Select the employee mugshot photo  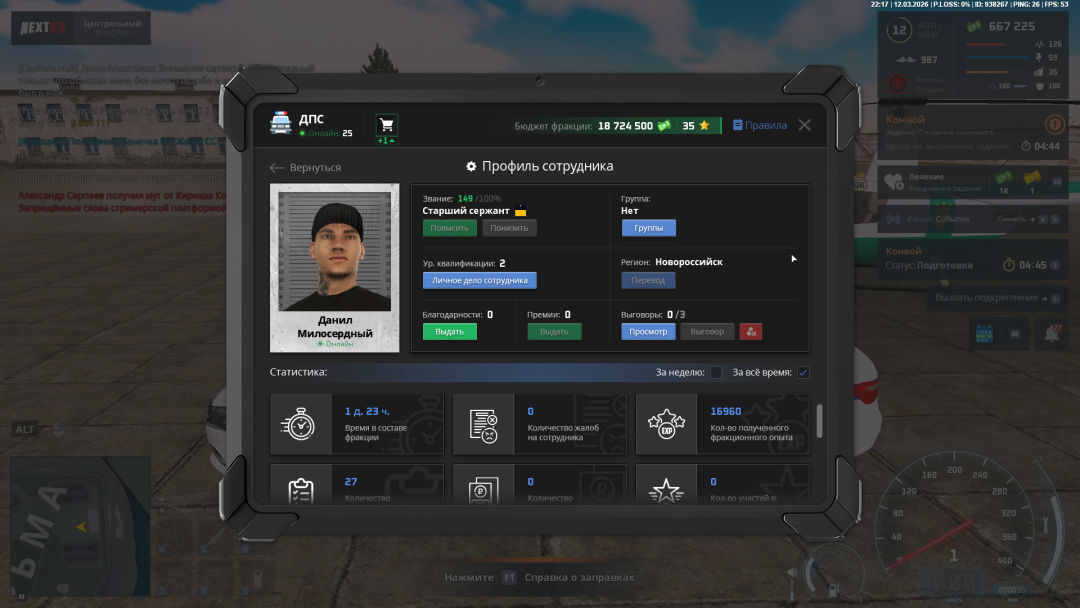tap(335, 255)
